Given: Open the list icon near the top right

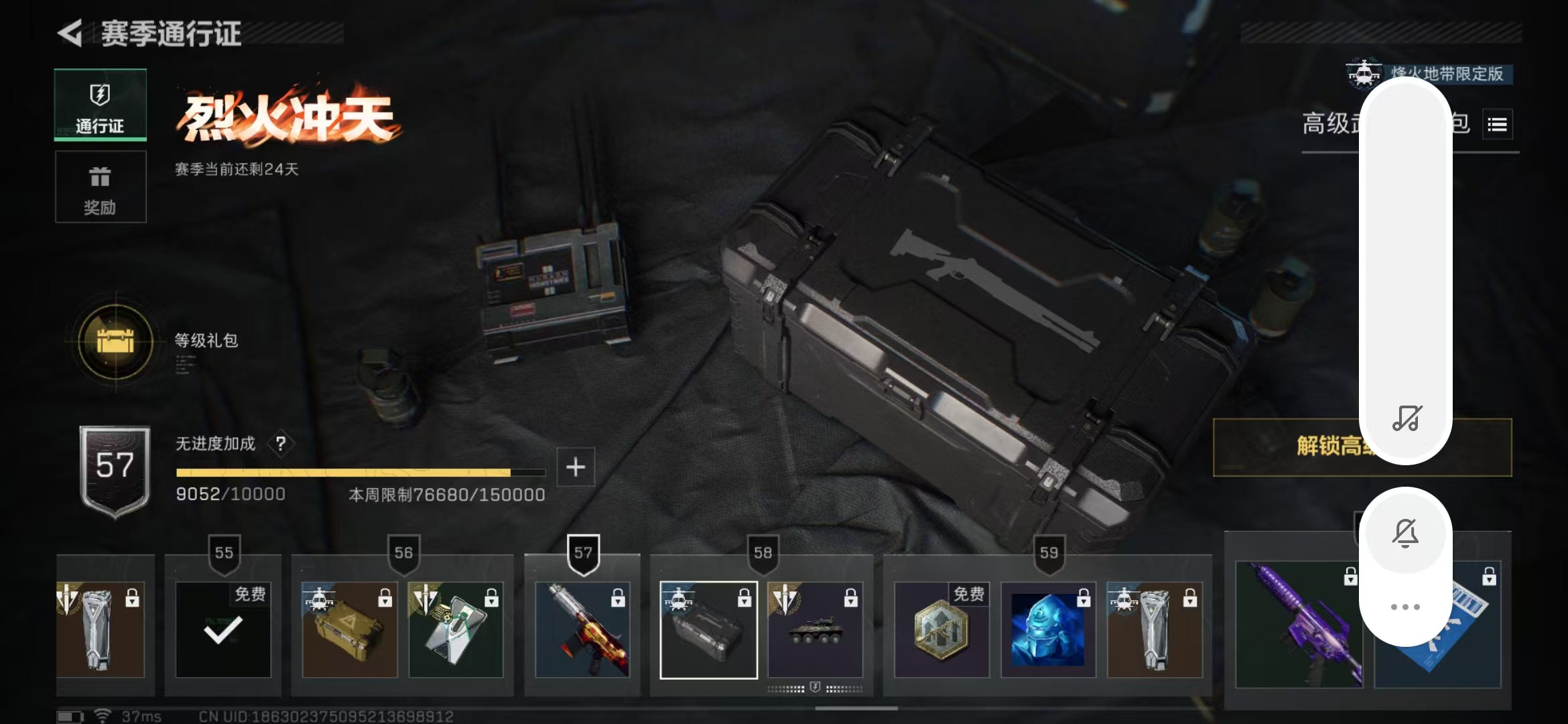Looking at the screenshot, I should tap(1497, 124).
